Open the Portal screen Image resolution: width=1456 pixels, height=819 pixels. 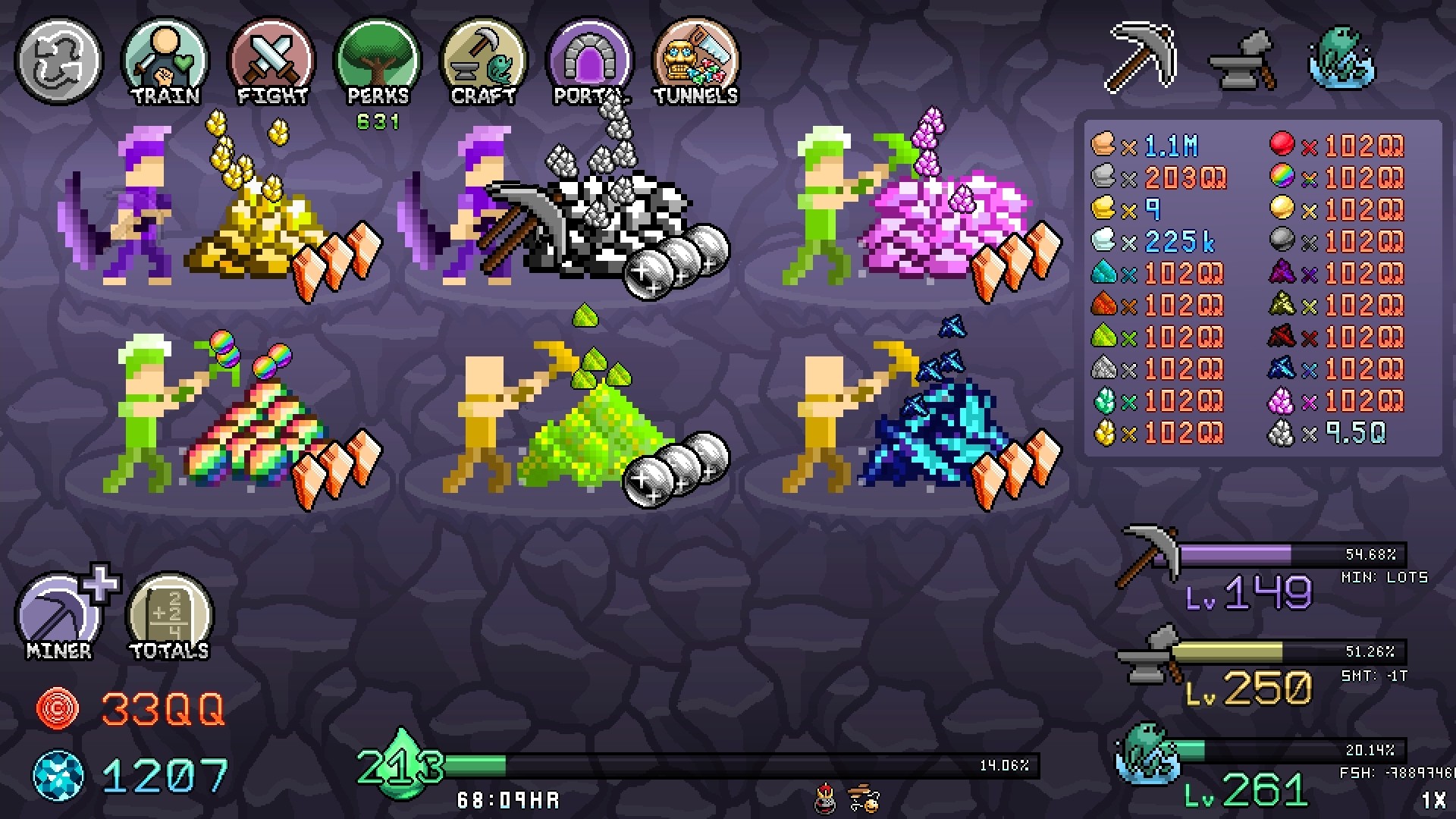[x=589, y=61]
